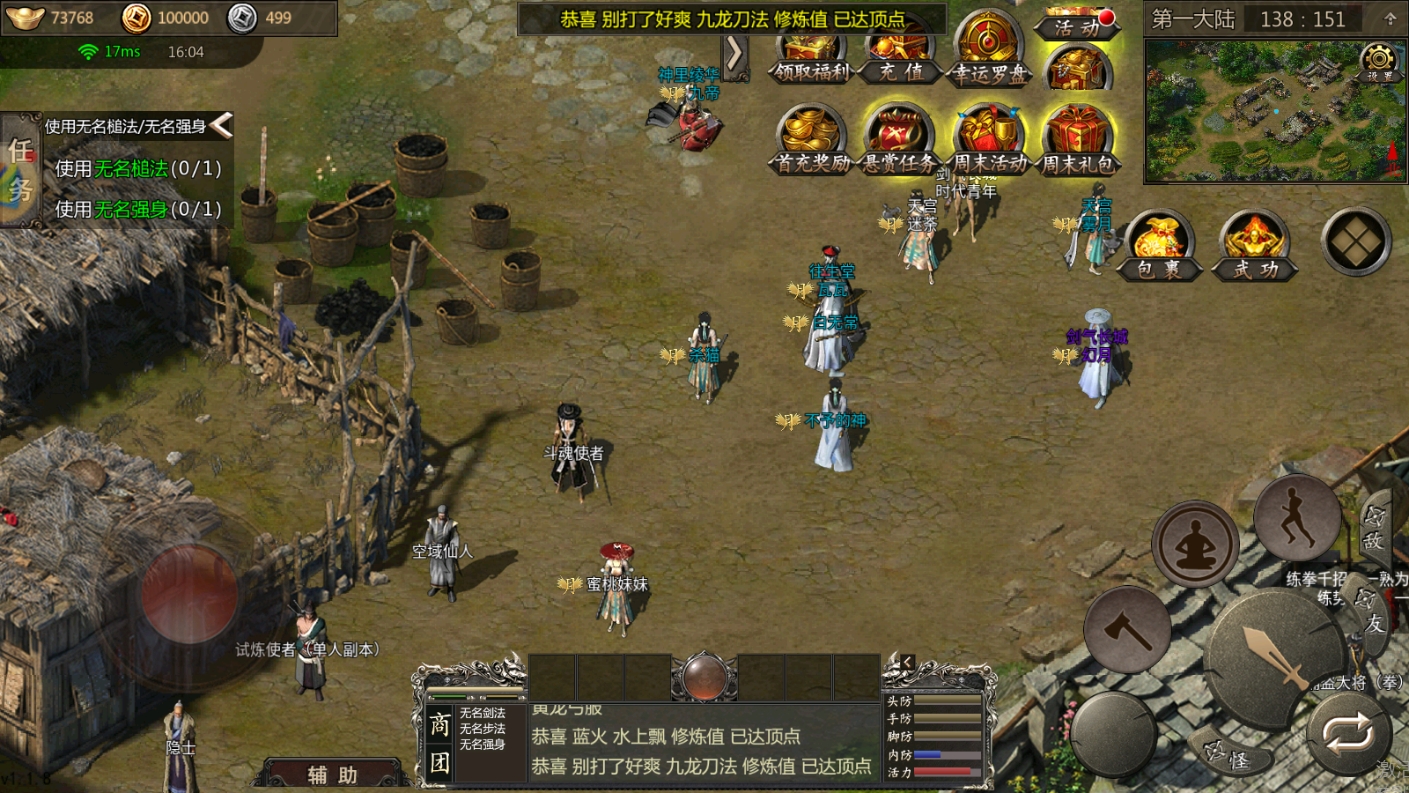
Task: Toggle the running figure button
Action: pos(1297,518)
